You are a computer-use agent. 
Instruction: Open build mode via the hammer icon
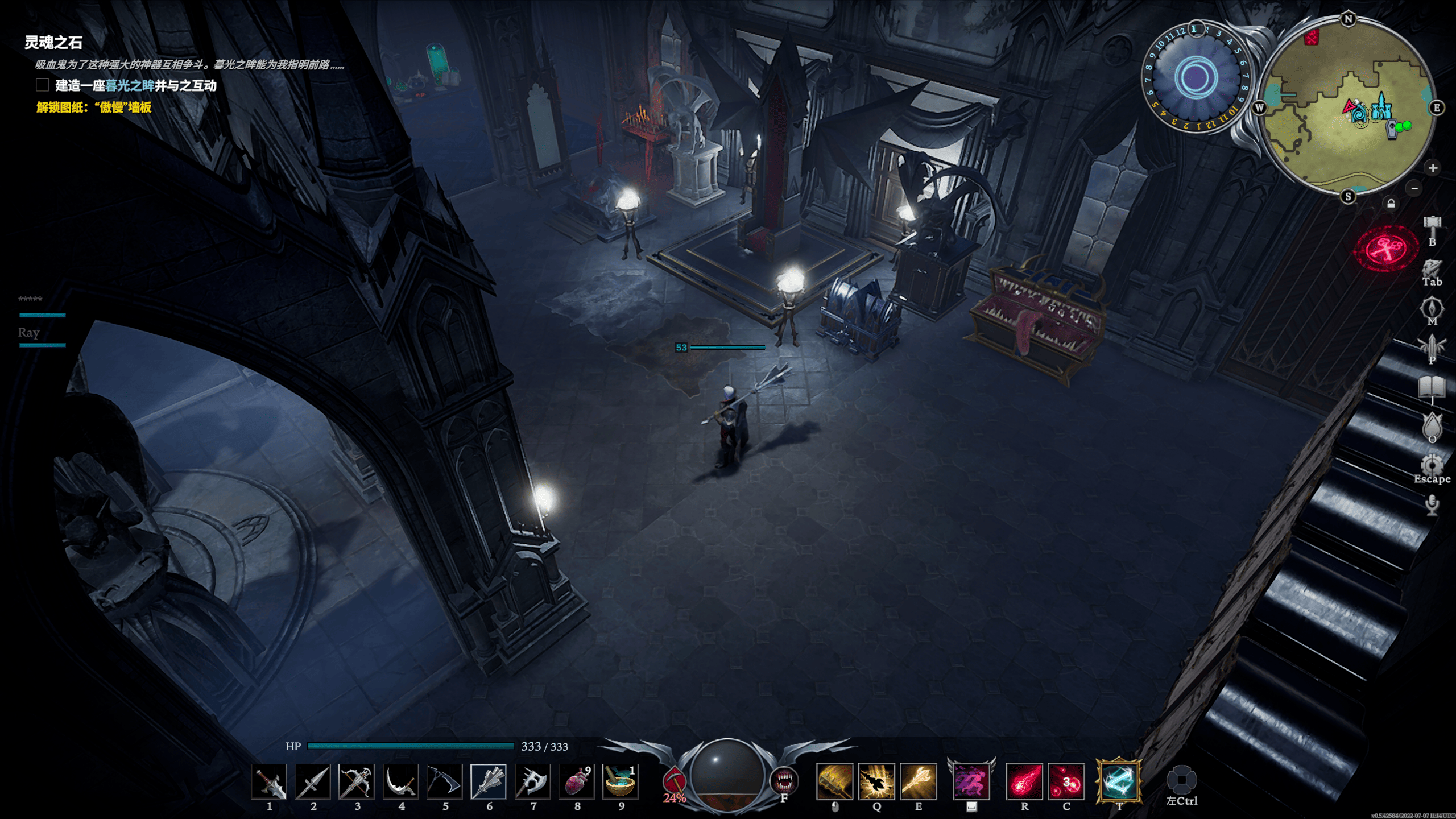(x=1432, y=226)
